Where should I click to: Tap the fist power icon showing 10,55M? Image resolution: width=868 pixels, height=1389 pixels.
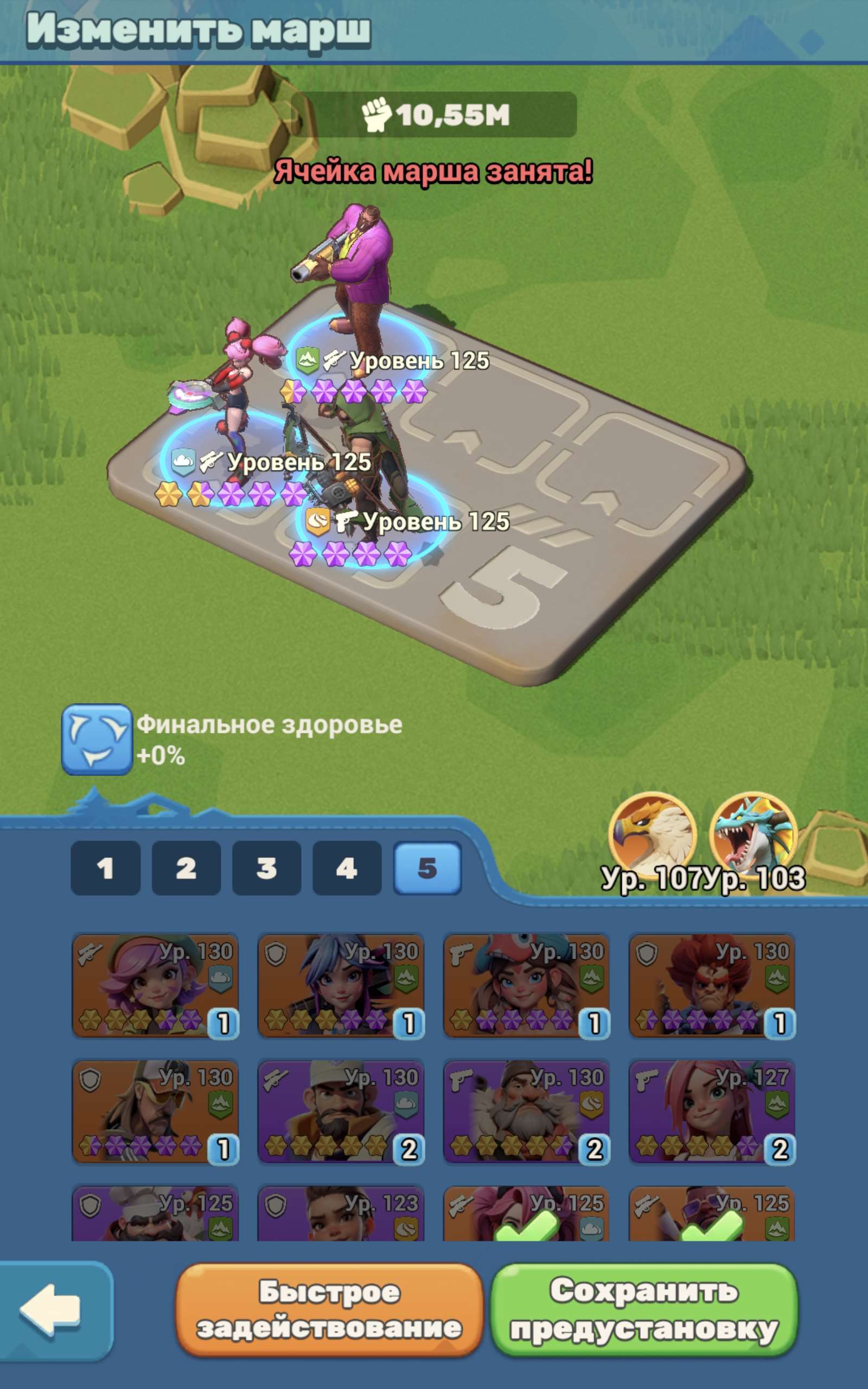[x=380, y=115]
